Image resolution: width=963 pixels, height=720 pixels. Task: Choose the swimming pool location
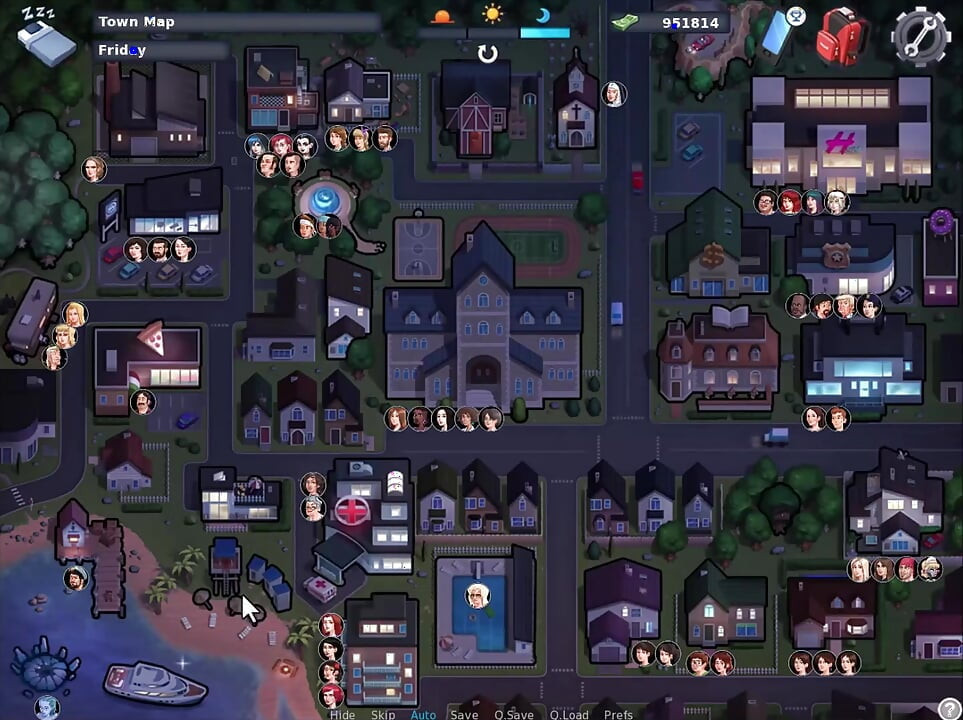(477, 610)
